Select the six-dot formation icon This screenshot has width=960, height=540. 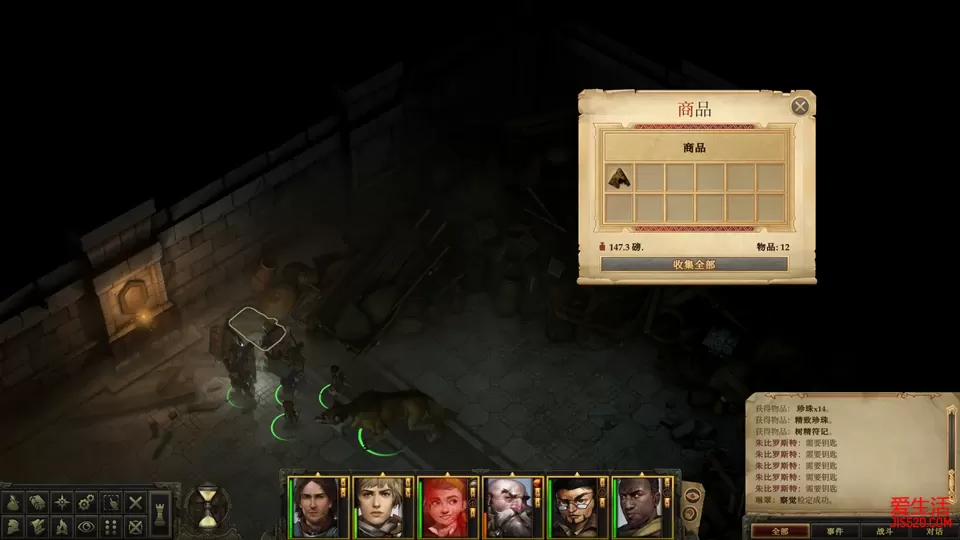tap(112, 525)
